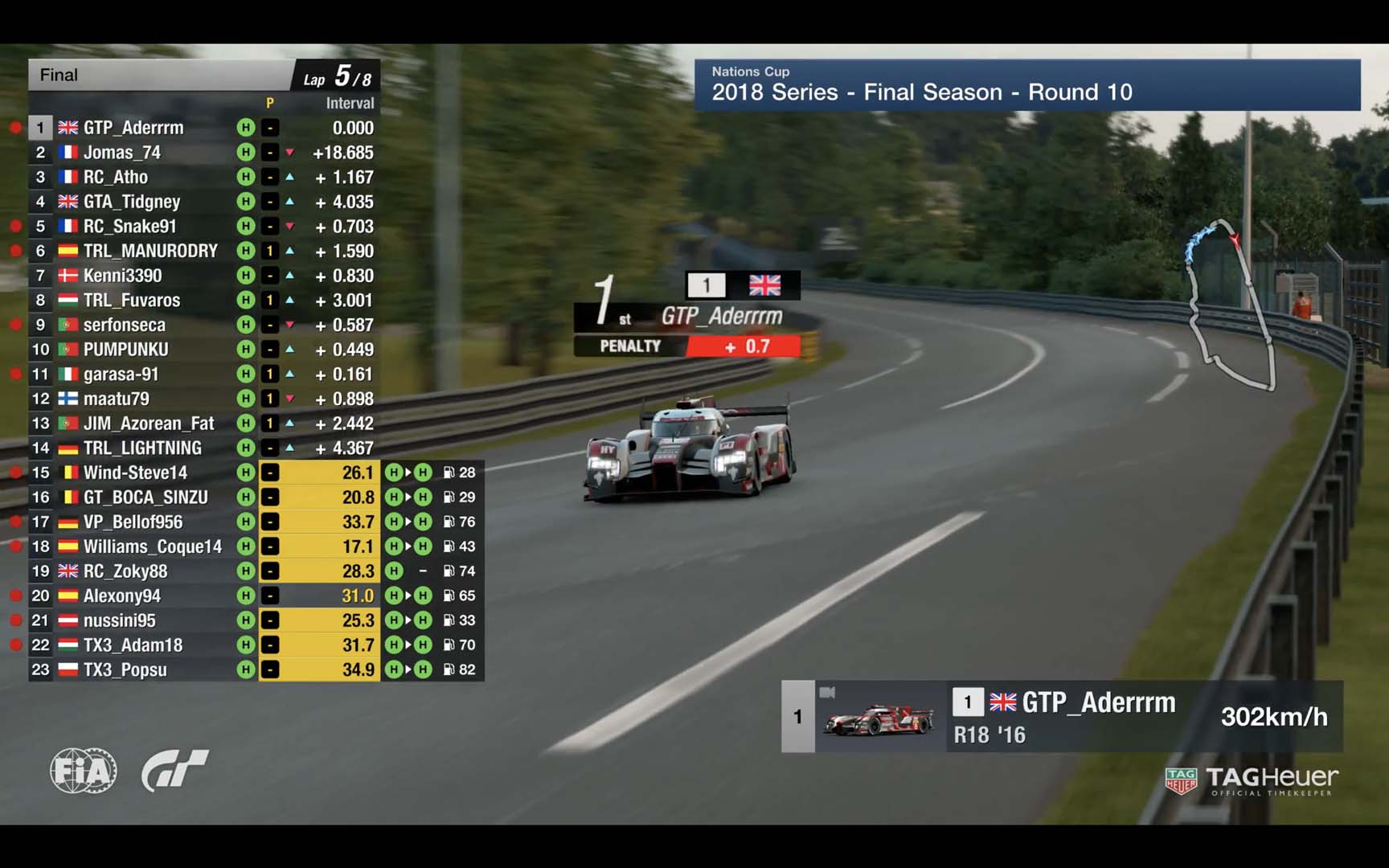Choose Wind-Steve14 in the pit list
This screenshot has width=1389, height=868.
135,473
